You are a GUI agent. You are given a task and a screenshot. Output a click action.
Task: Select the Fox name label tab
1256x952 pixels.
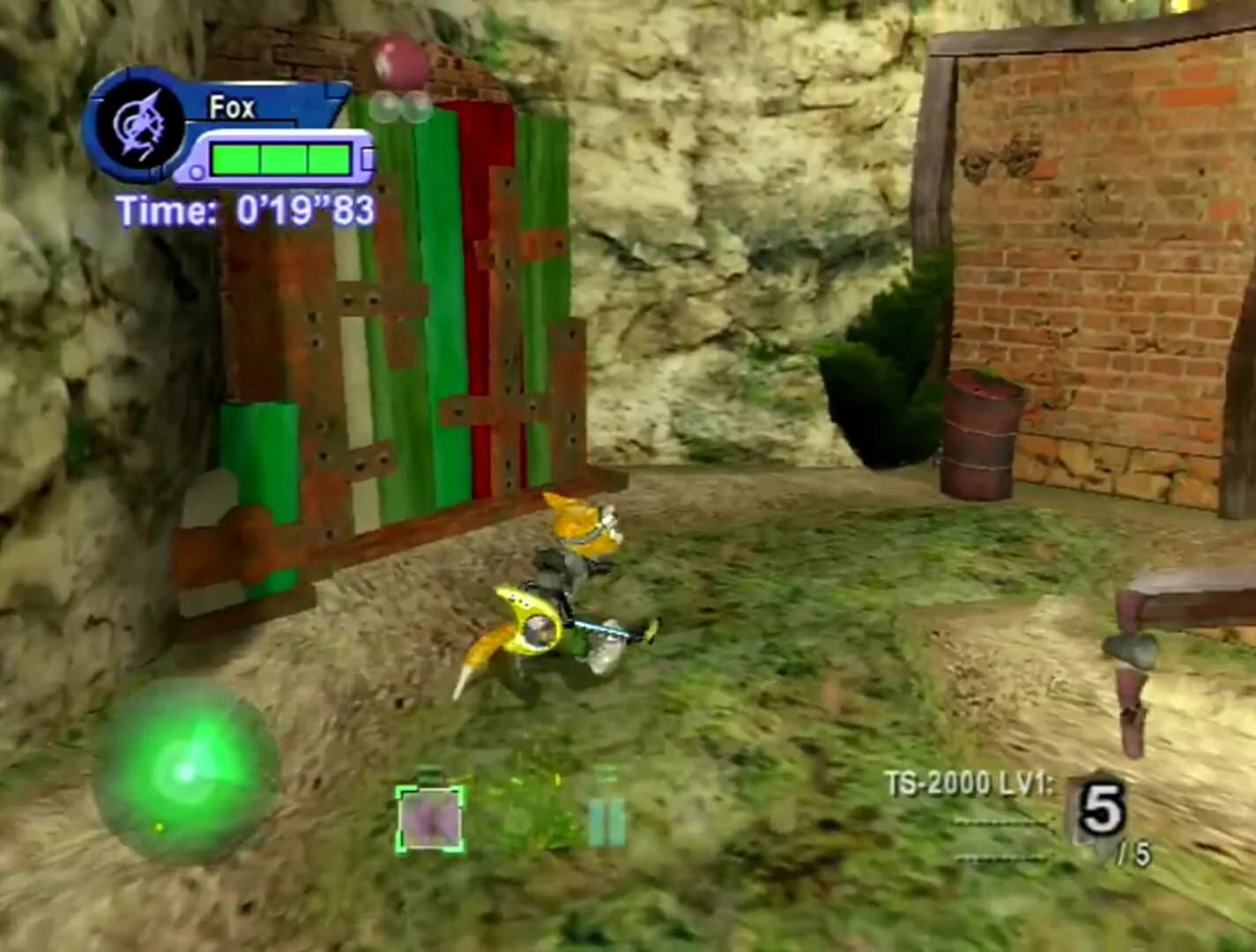click(231, 108)
